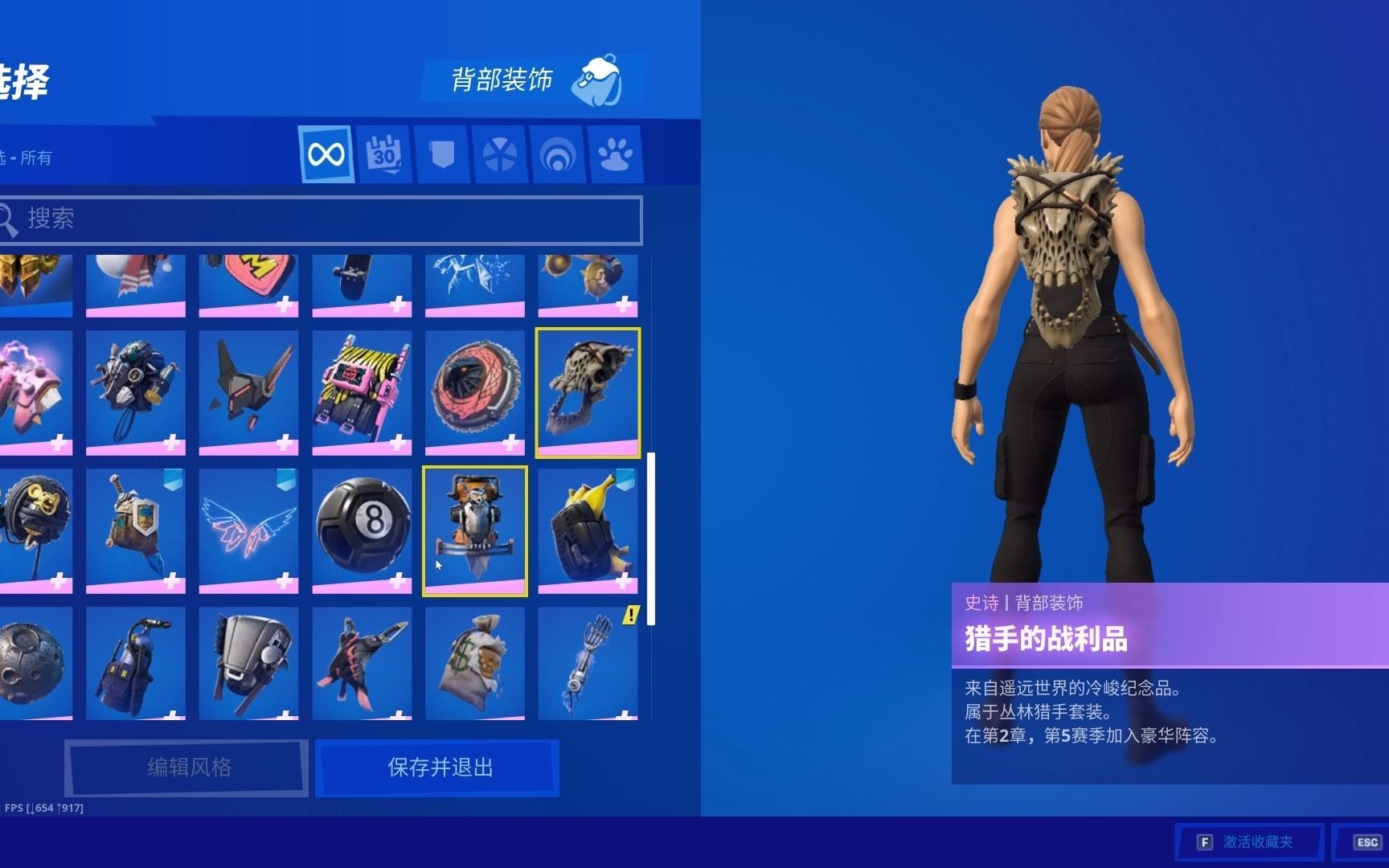Click the pinwheel filter icon
The image size is (1389, 868).
501,154
